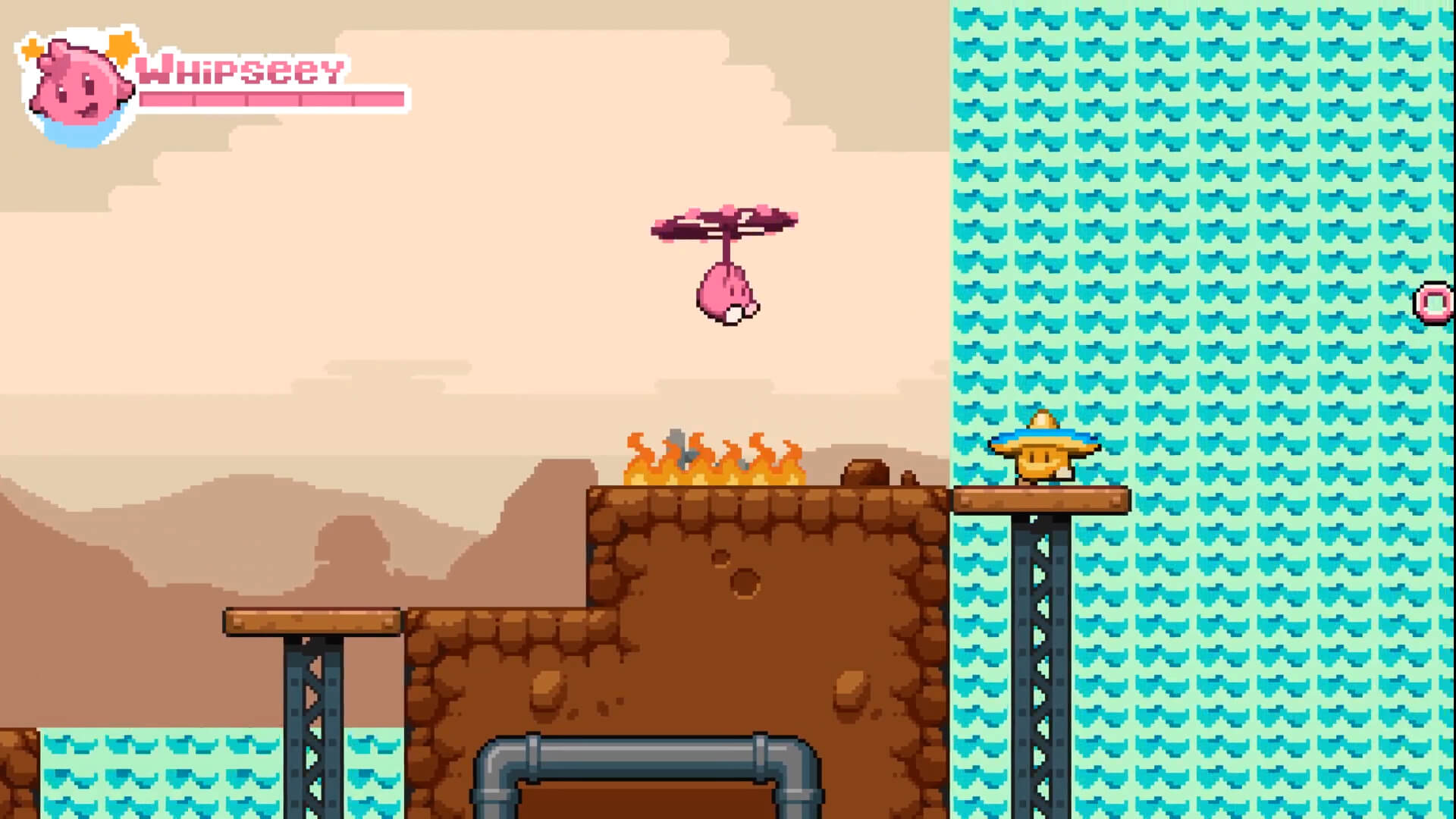Click the Whipseey character portrait
Image resolution: width=1456 pixels, height=819 pixels.
pyautogui.click(x=76, y=85)
